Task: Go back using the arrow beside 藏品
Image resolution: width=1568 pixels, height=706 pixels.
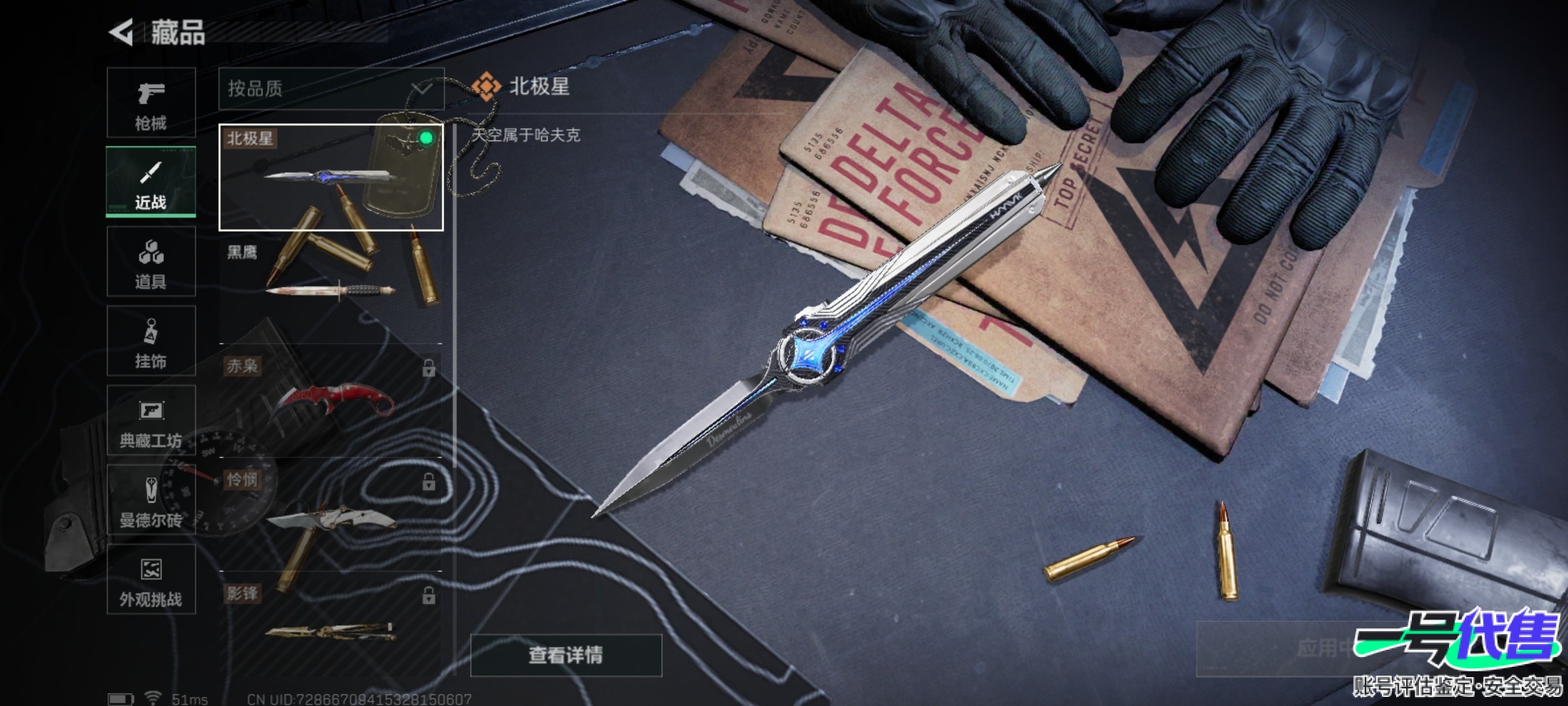Action: coord(122,33)
